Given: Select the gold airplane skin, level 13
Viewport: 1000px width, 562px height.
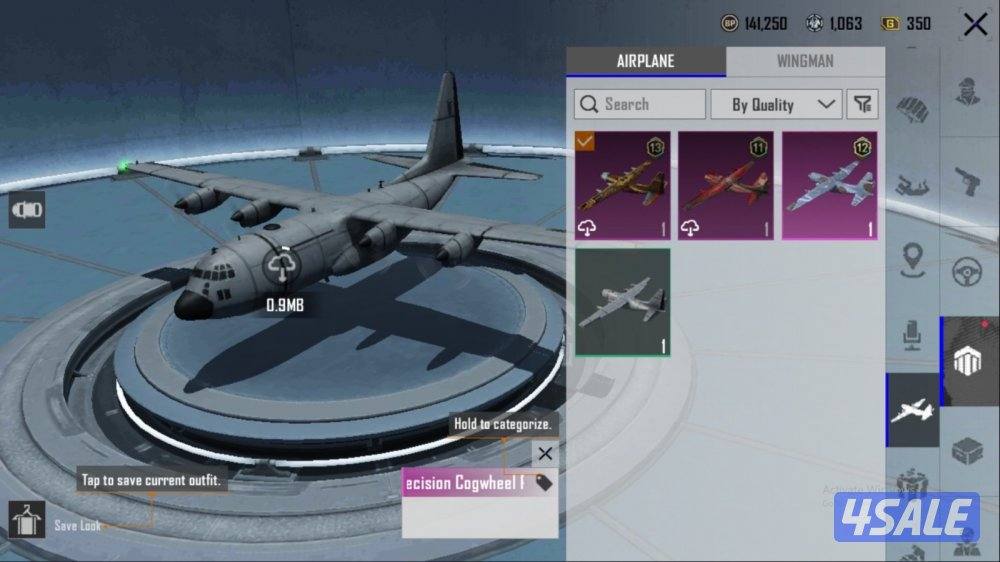Looking at the screenshot, I should tap(622, 186).
